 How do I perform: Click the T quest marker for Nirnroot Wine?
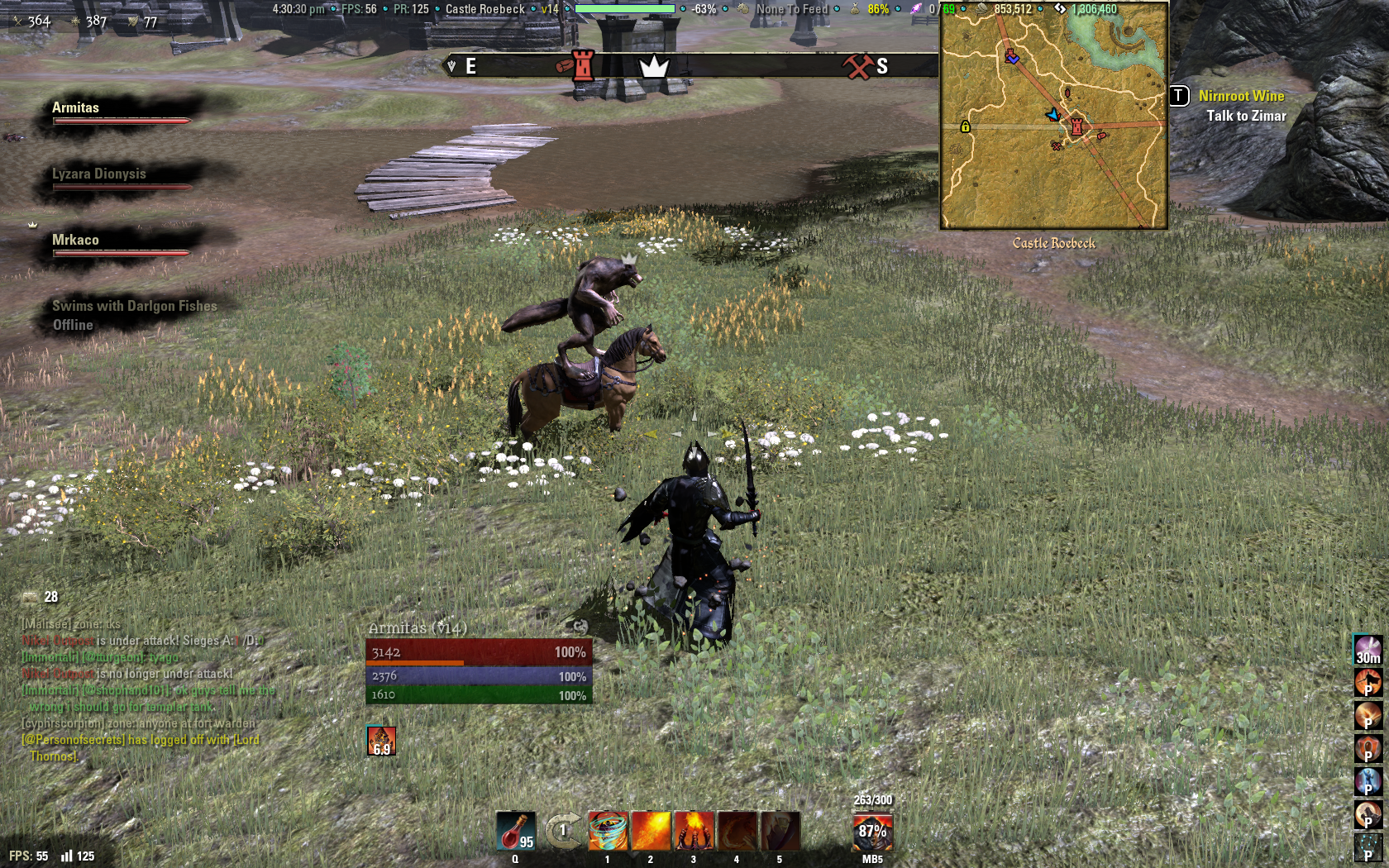(1181, 97)
